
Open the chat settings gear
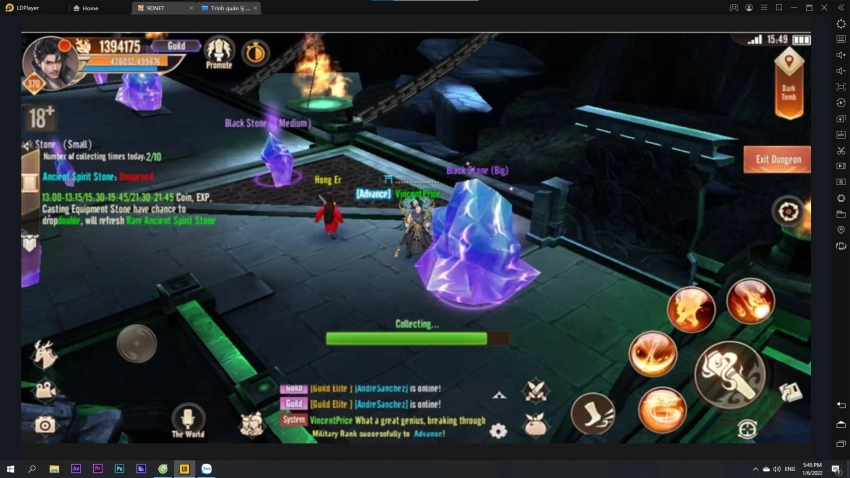497,430
